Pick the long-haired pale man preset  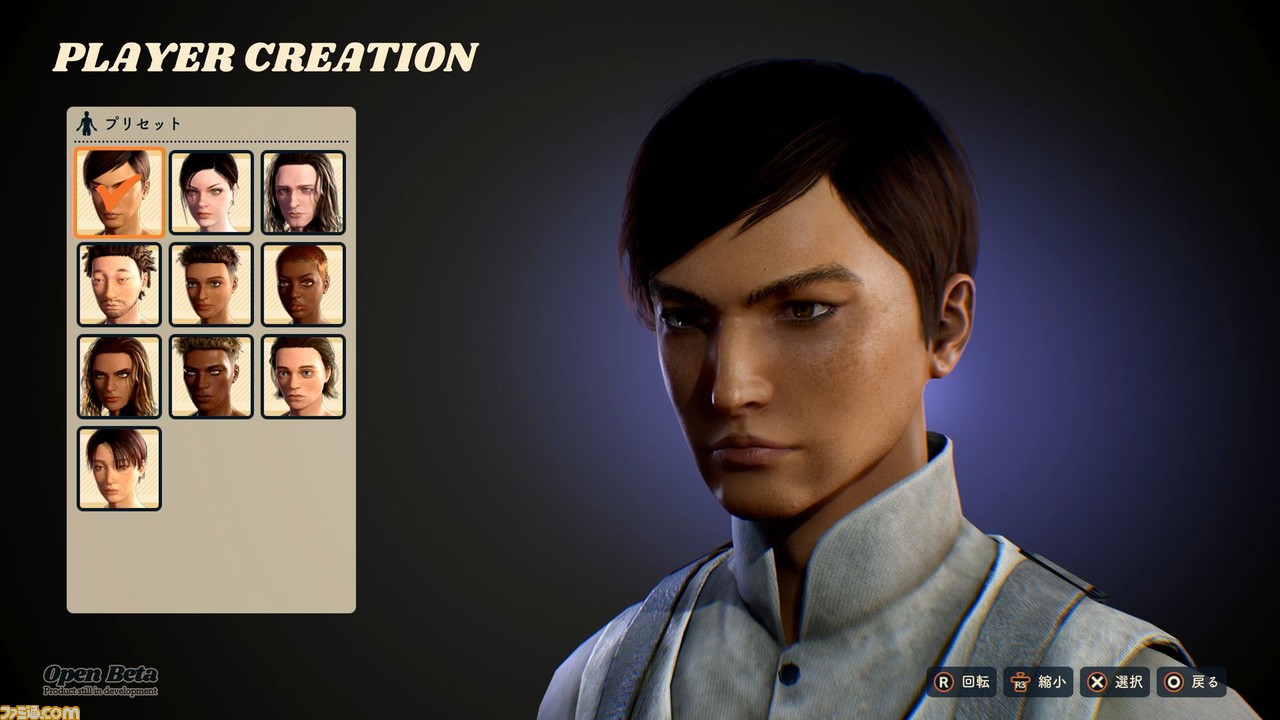pos(303,192)
